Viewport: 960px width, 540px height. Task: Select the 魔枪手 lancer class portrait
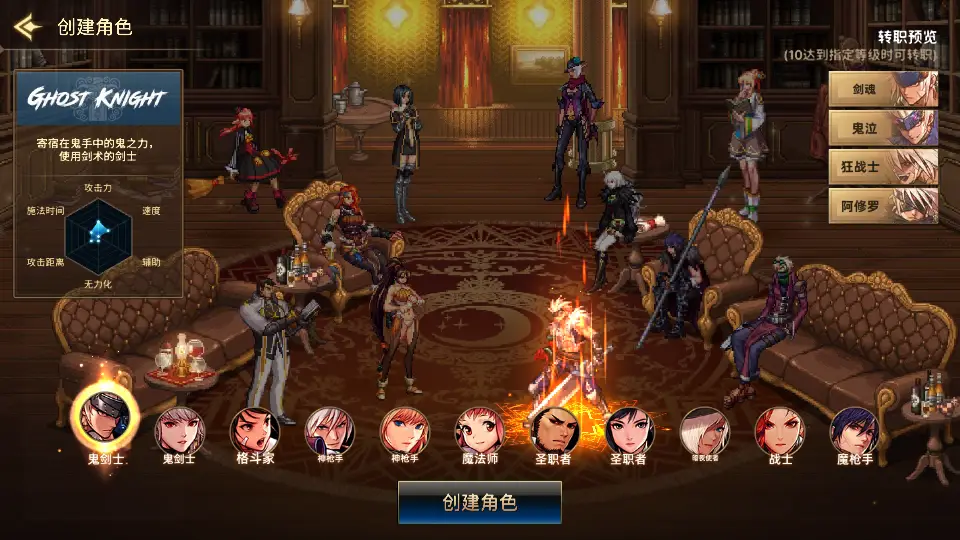(855, 430)
